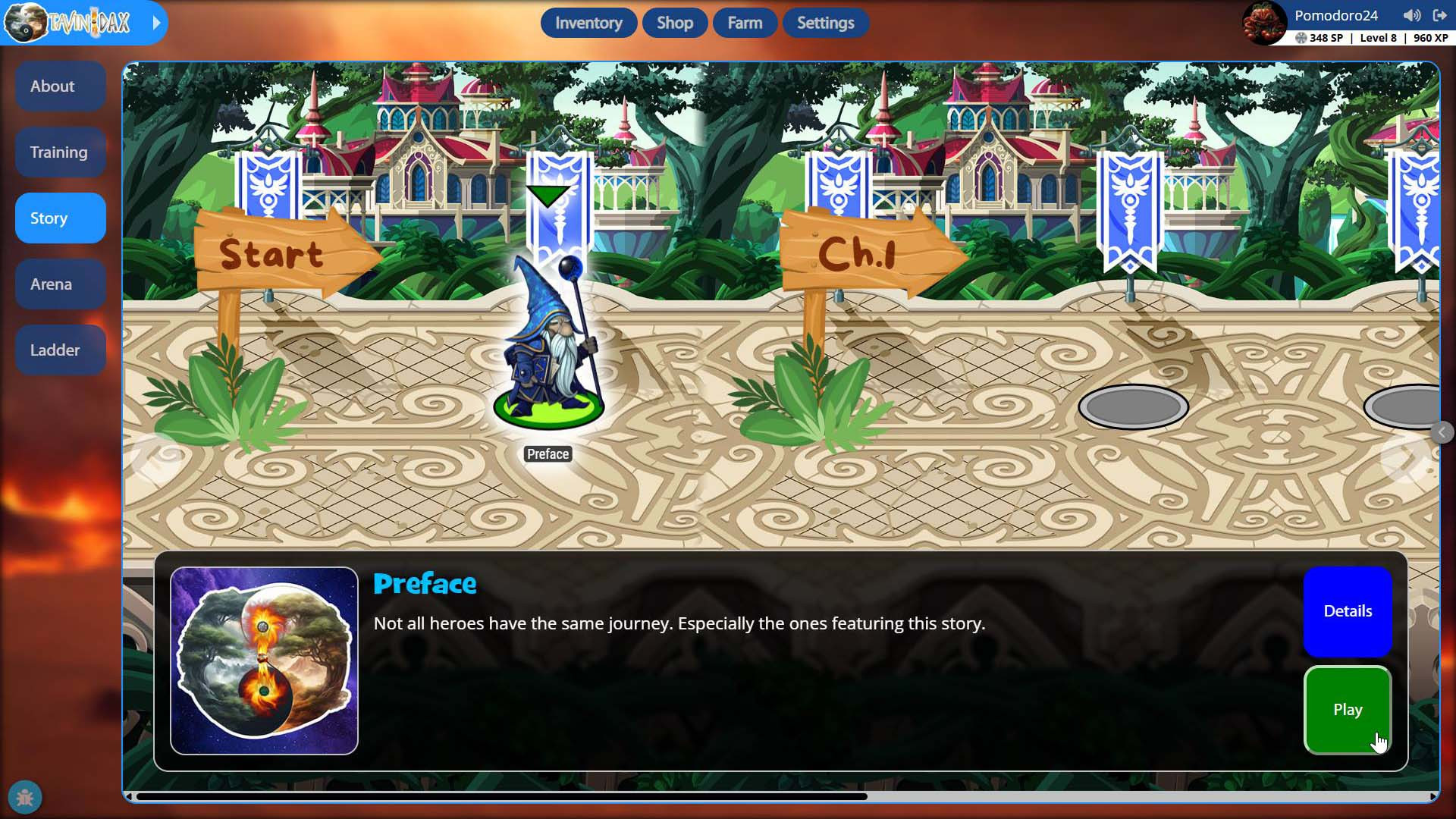Switch to the Arena section
This screenshot has height=819, width=1456.
click(60, 284)
